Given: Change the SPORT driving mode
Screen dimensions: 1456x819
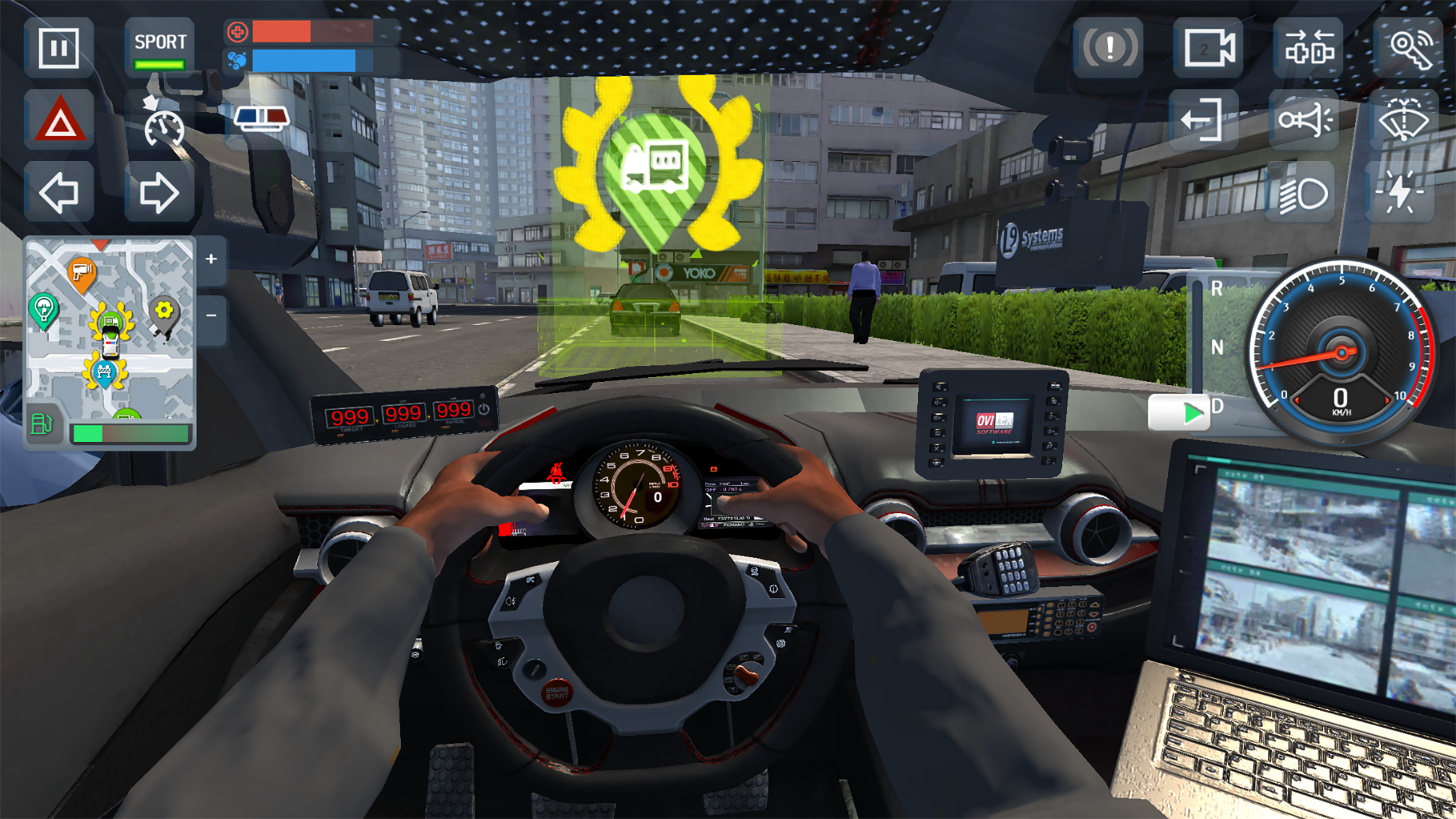Looking at the screenshot, I should (160, 44).
